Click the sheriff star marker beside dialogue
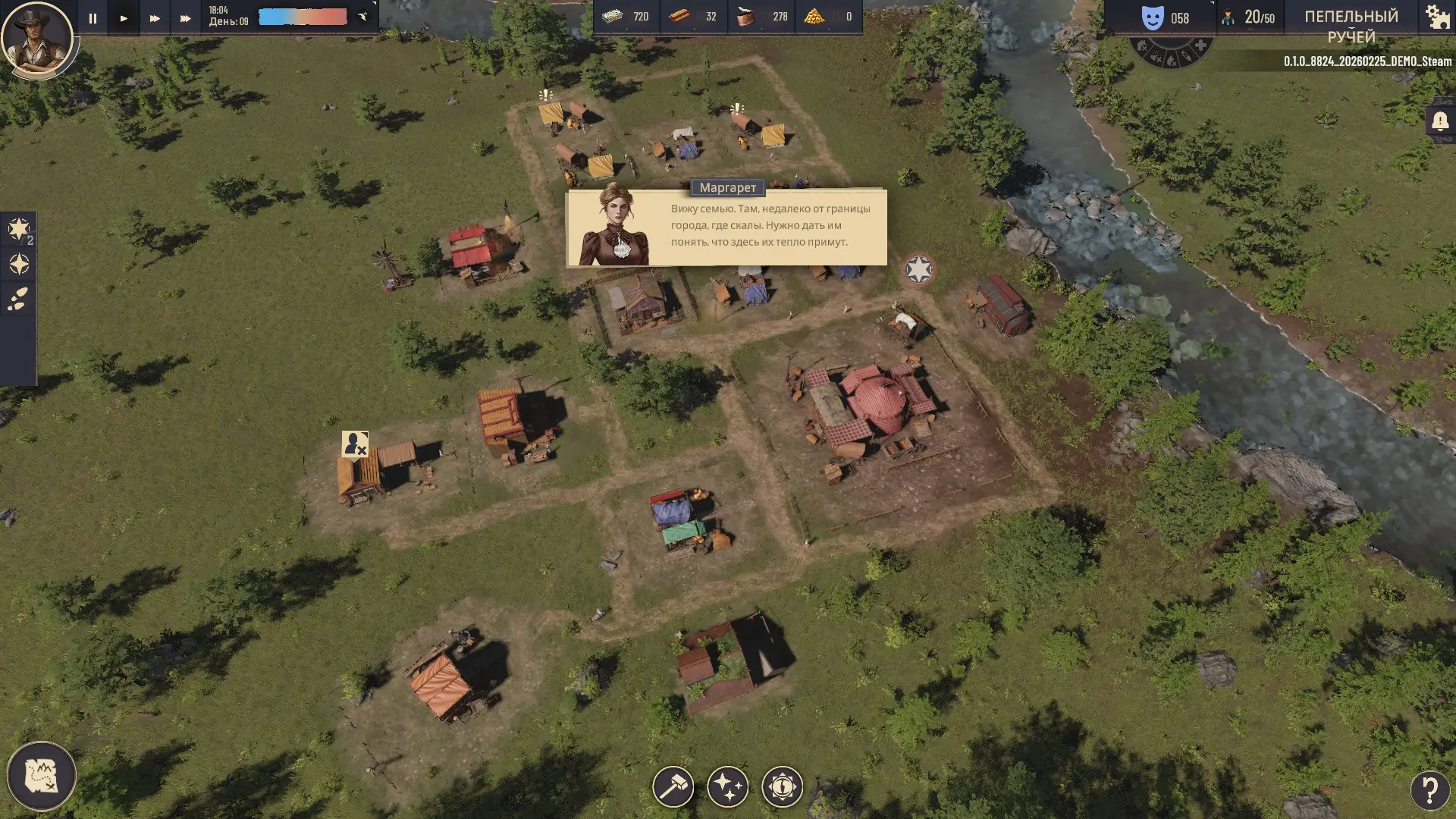 tap(918, 270)
